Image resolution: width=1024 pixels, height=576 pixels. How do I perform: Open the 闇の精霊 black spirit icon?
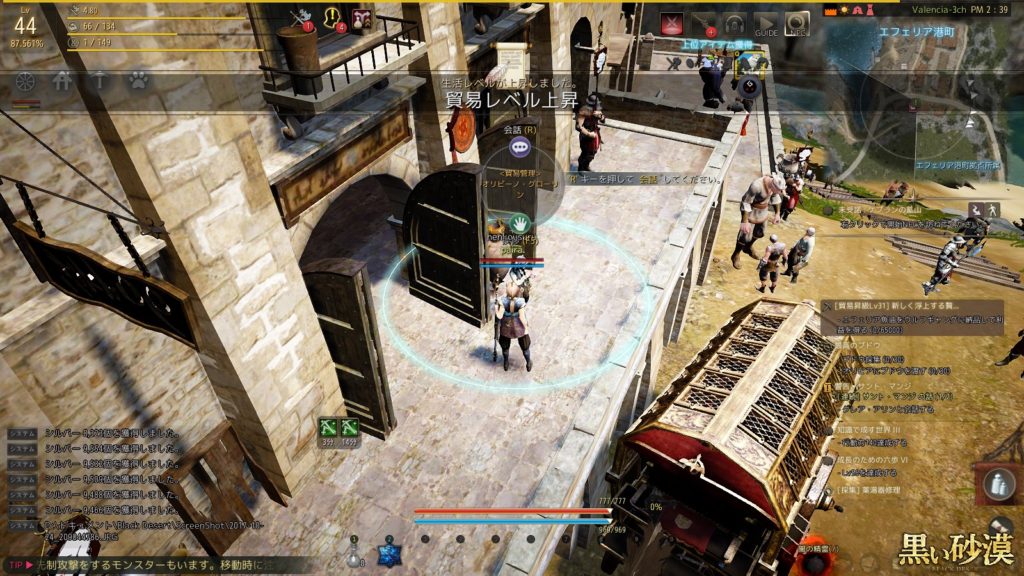point(816,560)
